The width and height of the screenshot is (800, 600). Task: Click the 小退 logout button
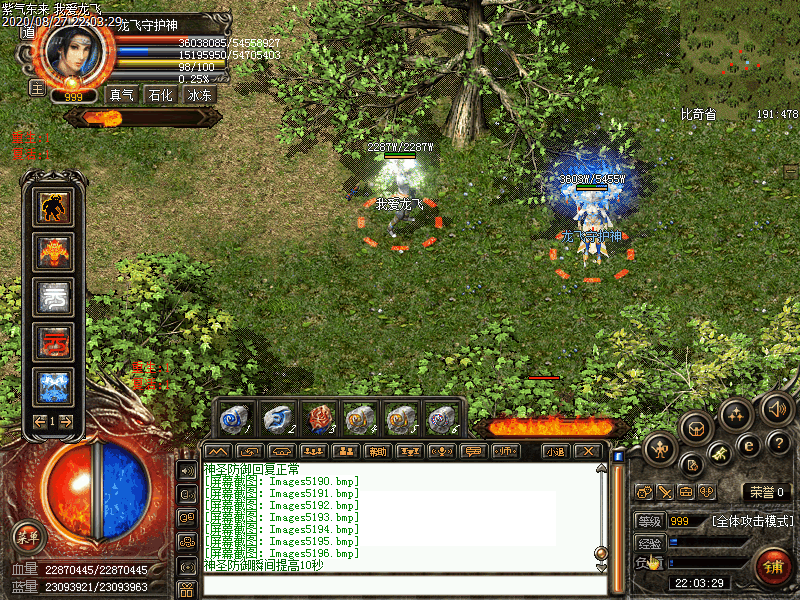coord(555,451)
